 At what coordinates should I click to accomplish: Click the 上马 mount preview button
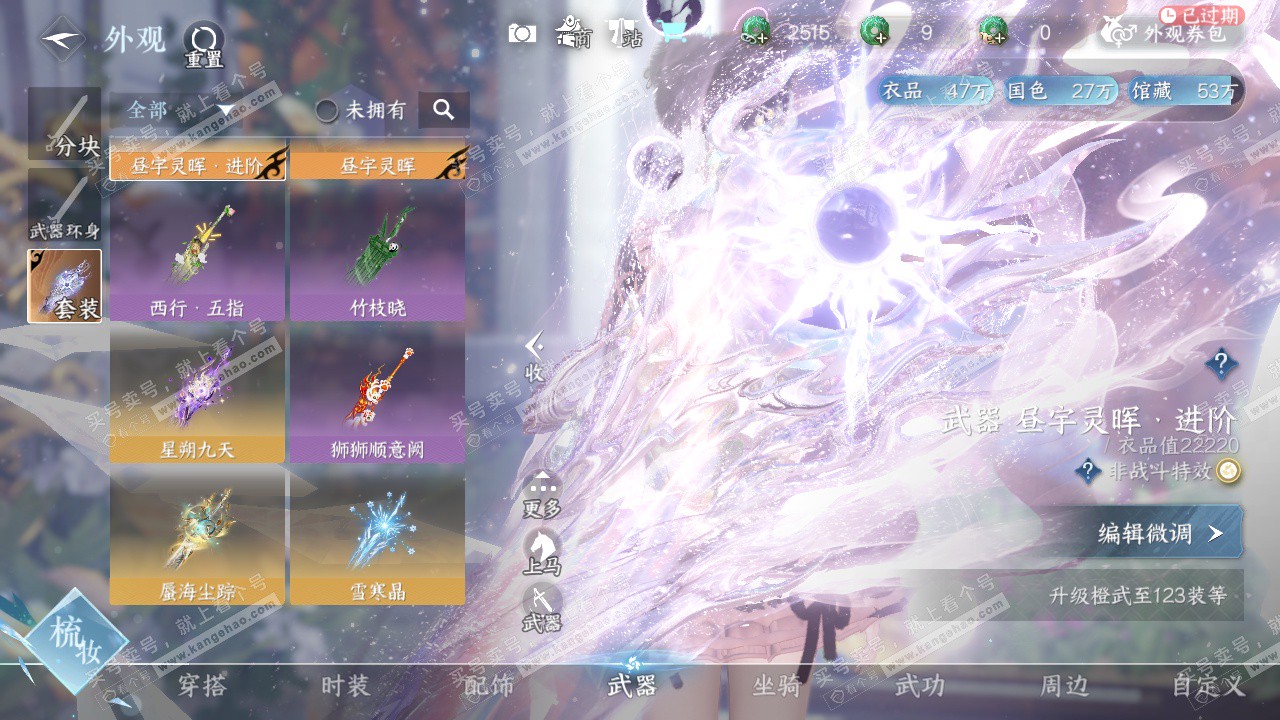pos(541,552)
